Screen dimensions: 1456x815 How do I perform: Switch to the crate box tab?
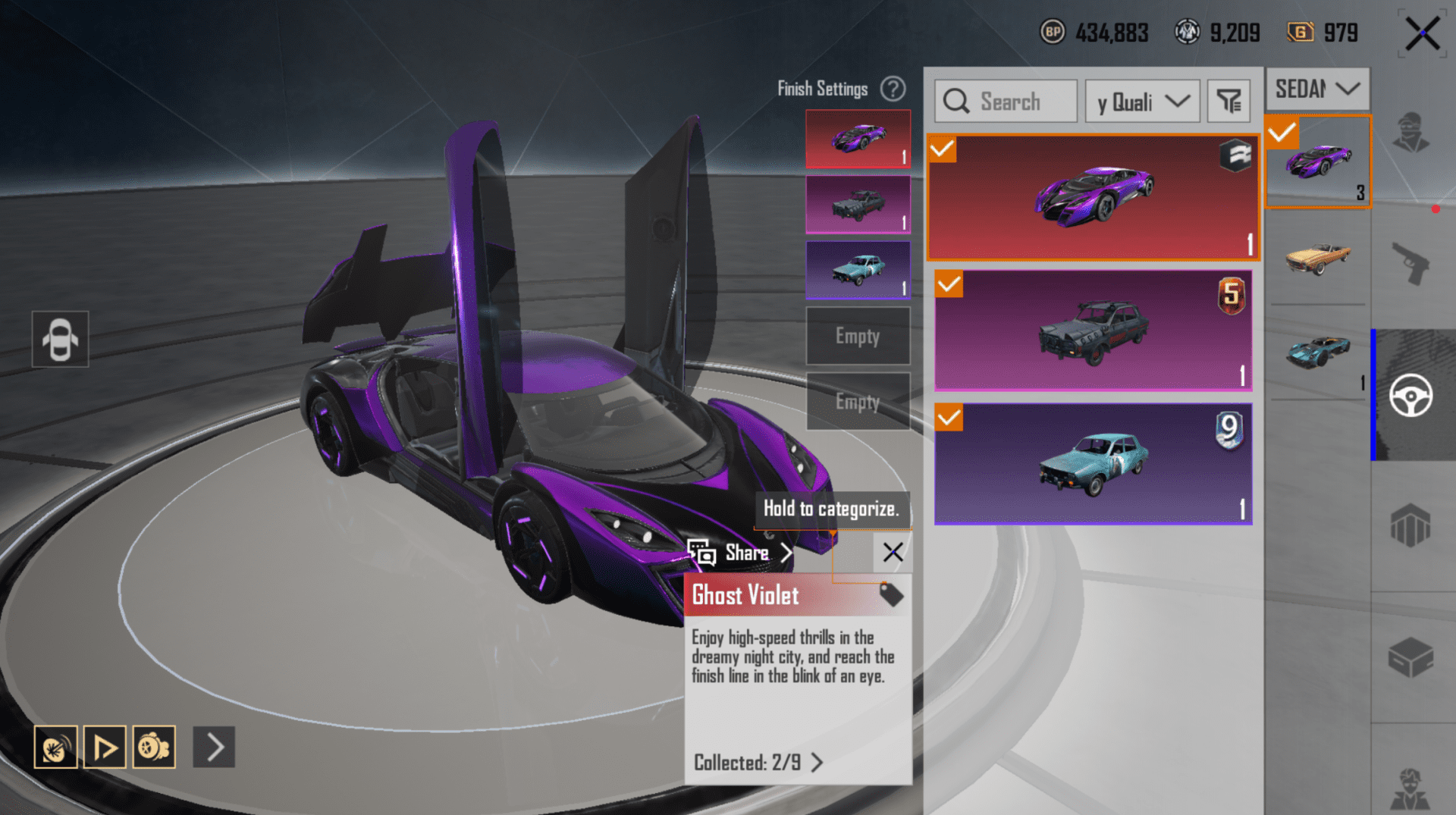1410,657
